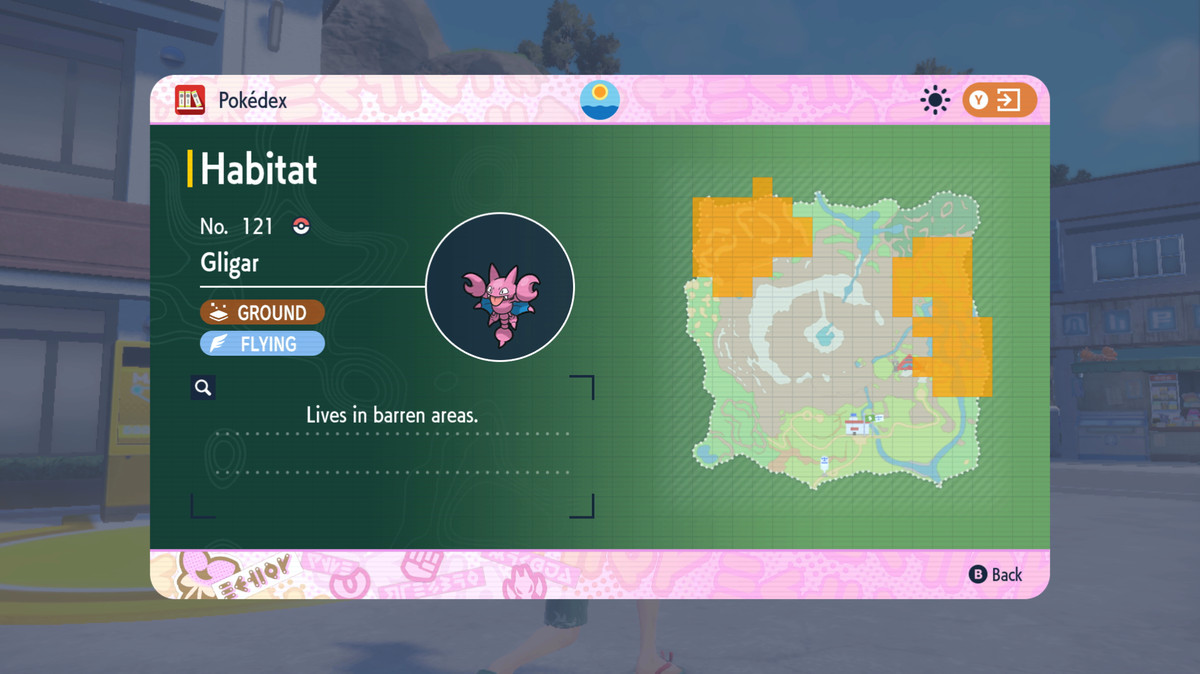The width and height of the screenshot is (1200, 674).
Task: Click the sunrise emblem in header
Action: 600,100
